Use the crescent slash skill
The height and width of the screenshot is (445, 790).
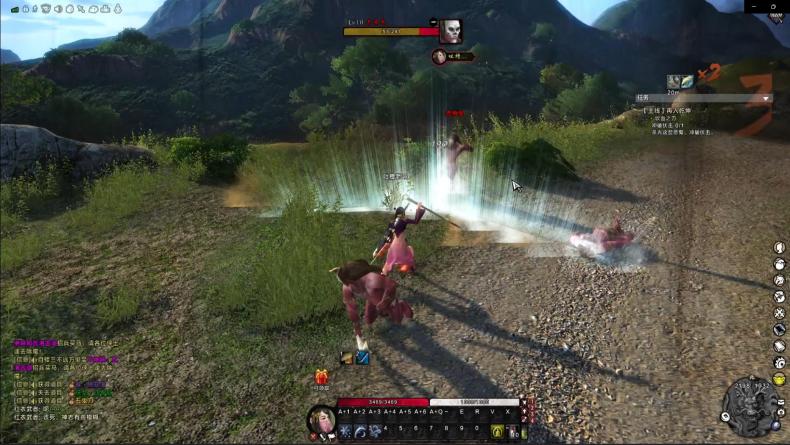360,431
